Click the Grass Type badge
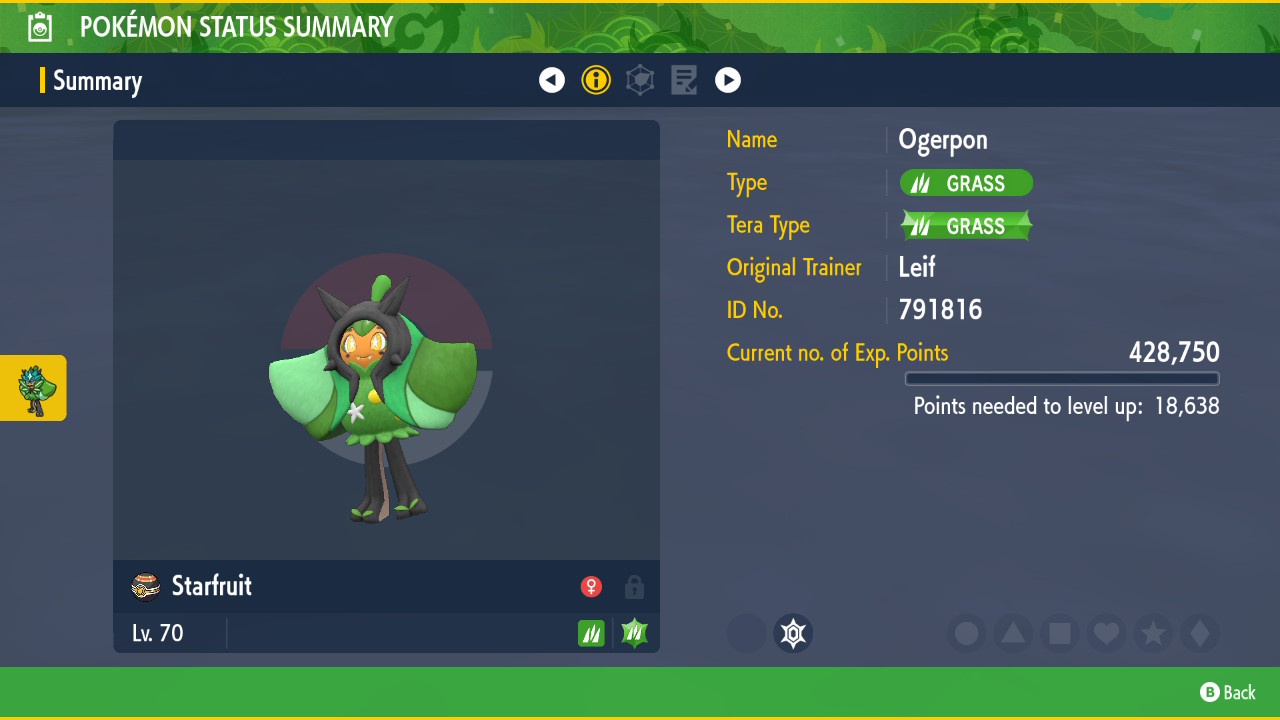Image resolution: width=1280 pixels, height=720 pixels. 966,183
